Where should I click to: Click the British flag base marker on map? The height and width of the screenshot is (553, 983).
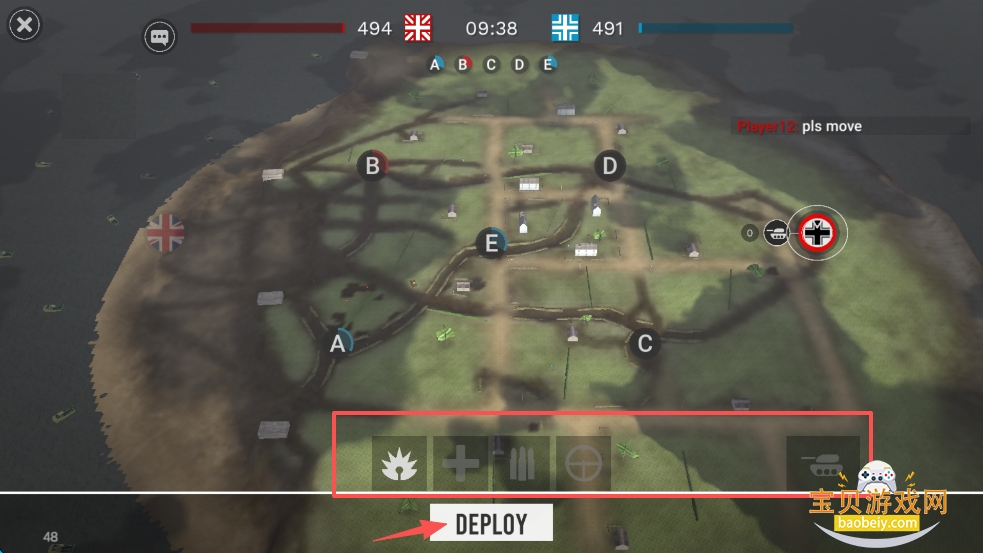(166, 233)
